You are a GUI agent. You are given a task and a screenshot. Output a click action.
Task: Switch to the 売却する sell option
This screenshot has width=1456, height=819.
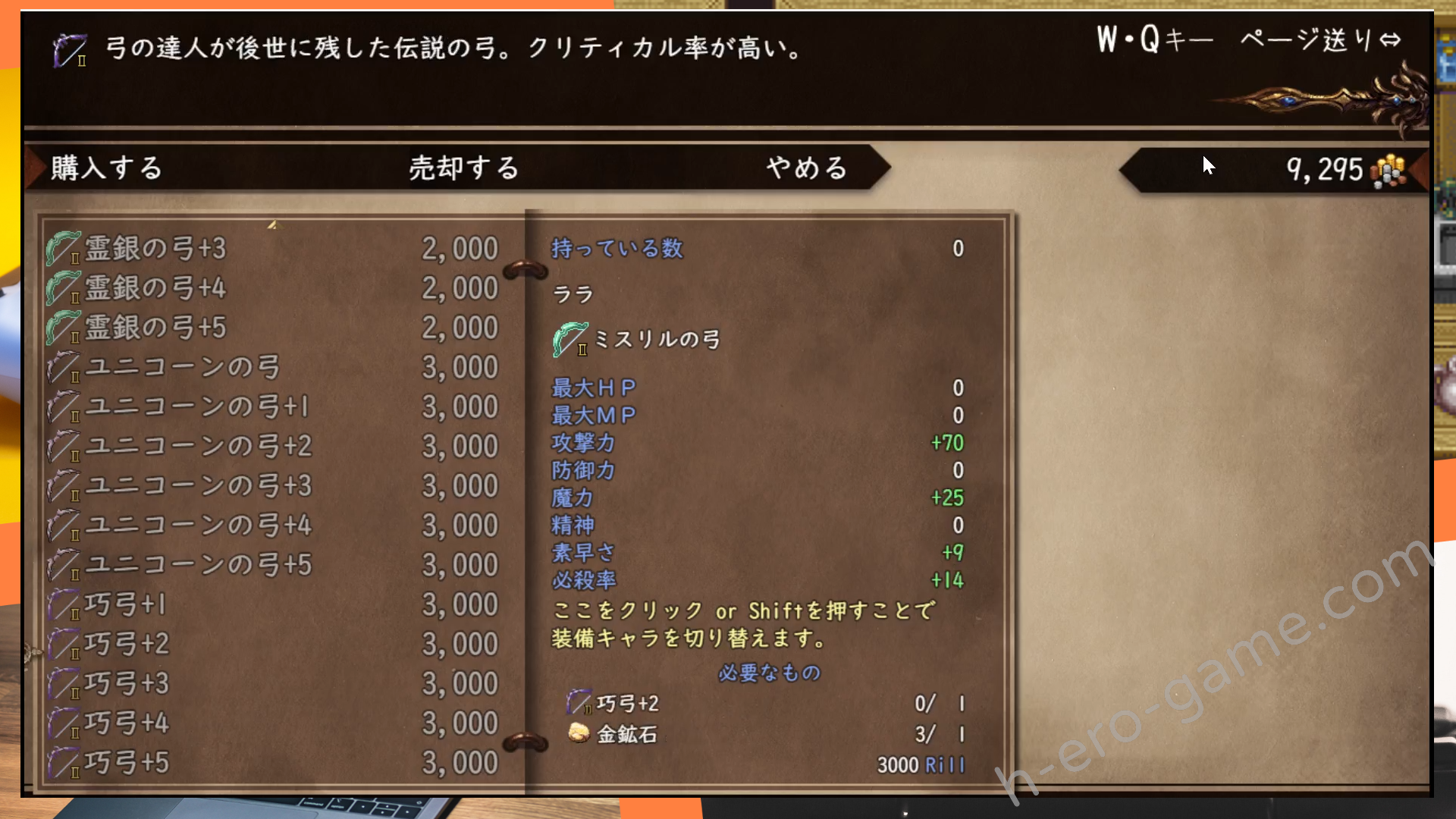click(464, 168)
